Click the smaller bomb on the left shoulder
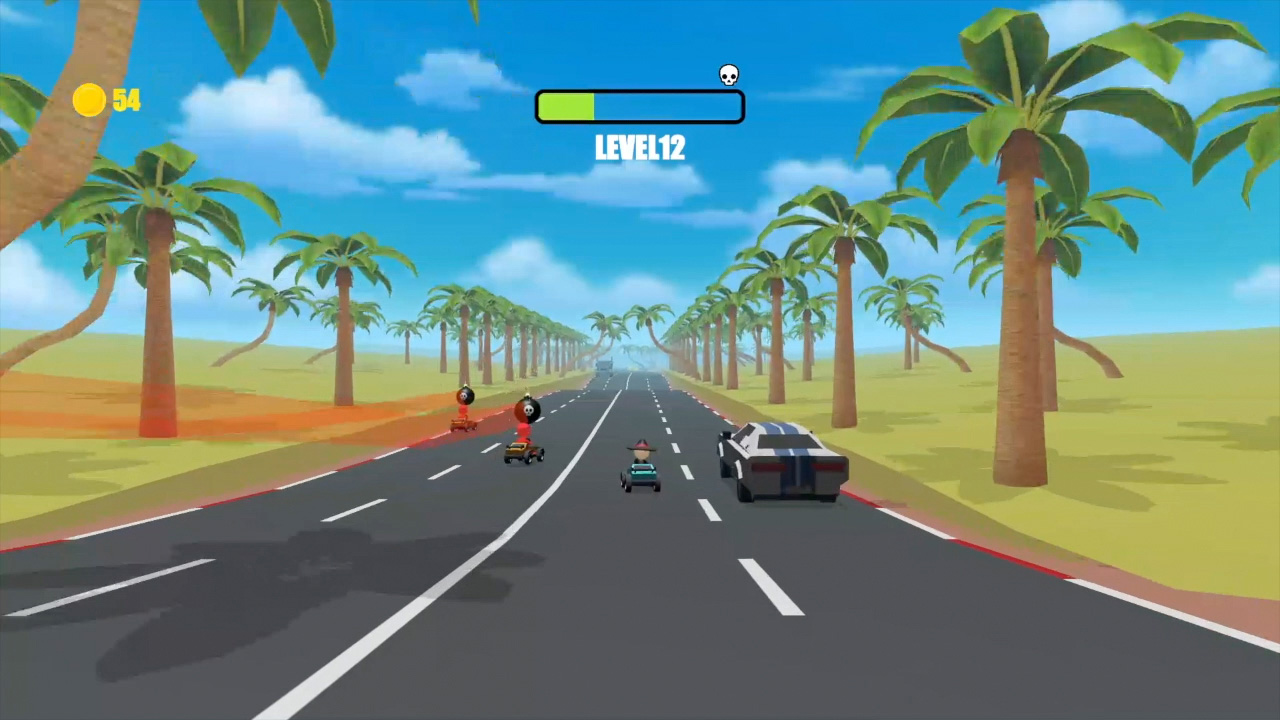This screenshot has height=720, width=1280. (x=463, y=395)
